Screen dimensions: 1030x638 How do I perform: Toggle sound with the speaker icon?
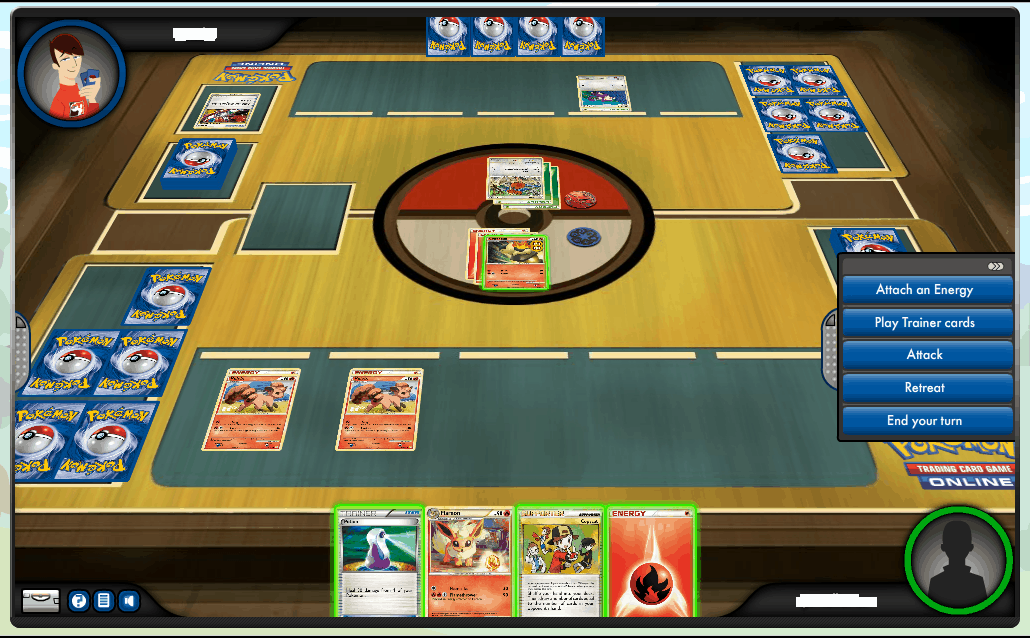click(x=128, y=601)
